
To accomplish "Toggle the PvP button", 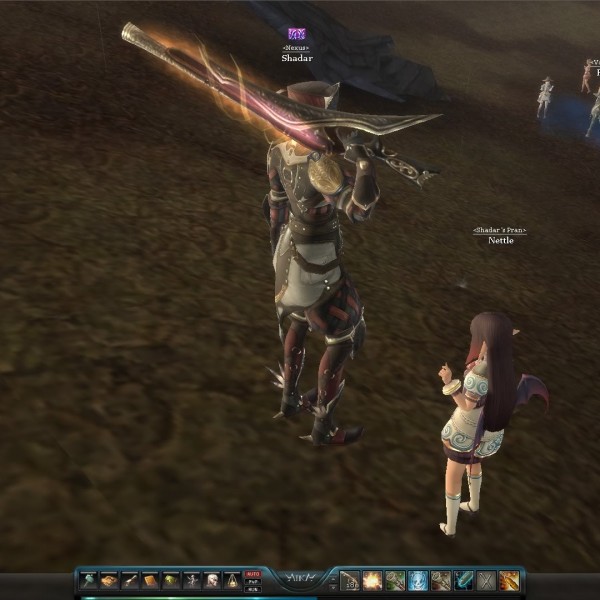I will coord(253,582).
